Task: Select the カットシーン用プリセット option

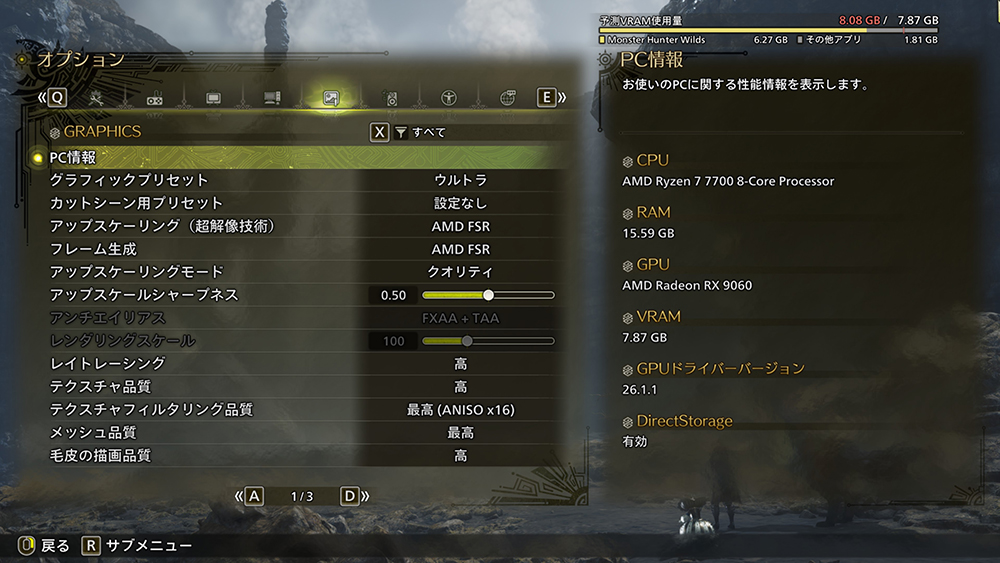Action: coord(460,203)
